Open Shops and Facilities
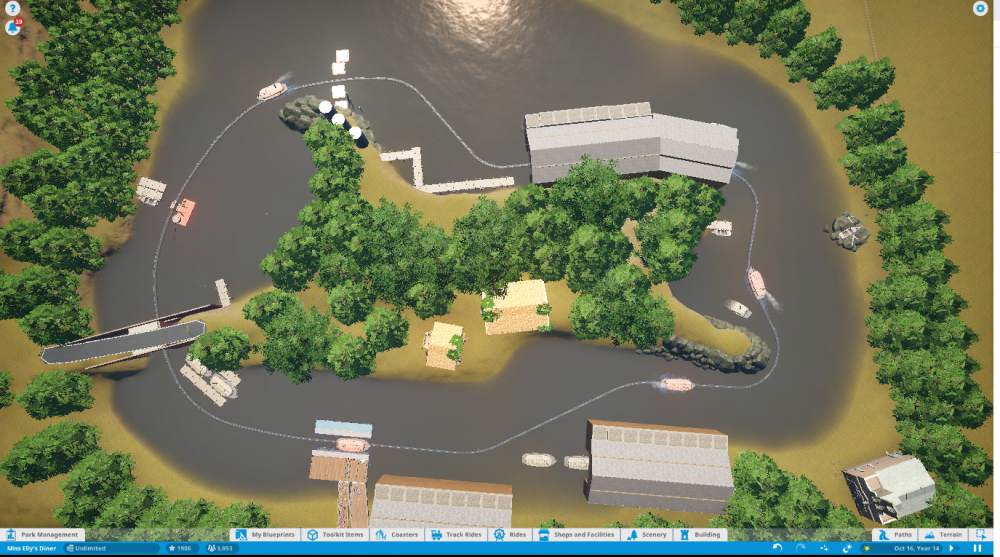The height and width of the screenshot is (557, 1000). 576,535
